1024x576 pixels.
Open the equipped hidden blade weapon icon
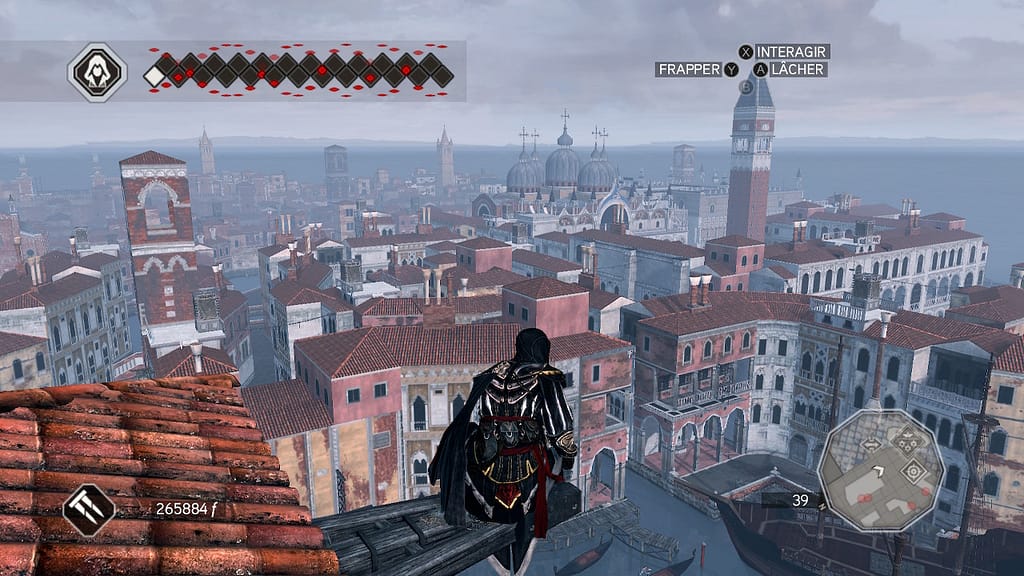(89, 509)
